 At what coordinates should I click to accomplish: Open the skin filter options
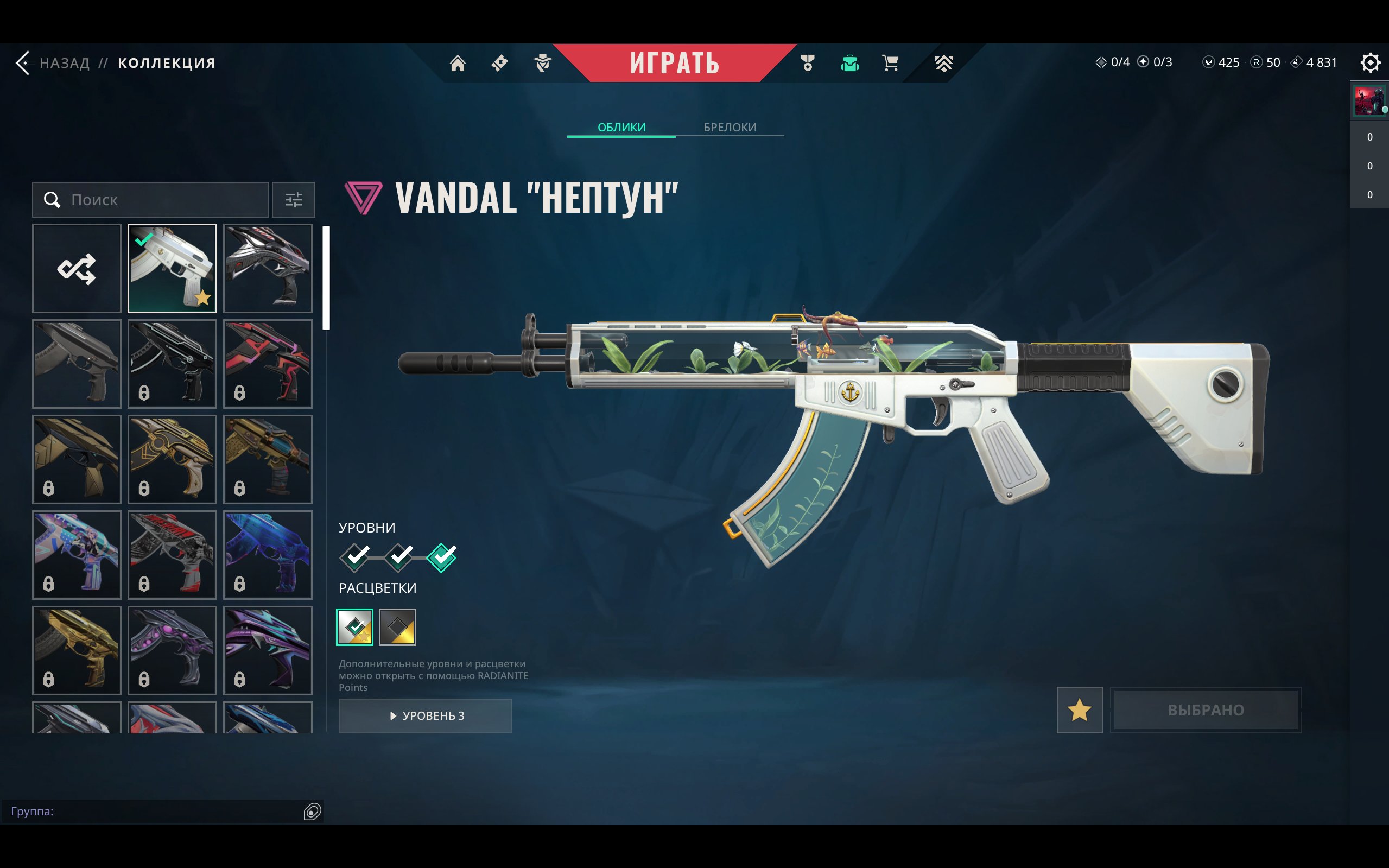pyautogui.click(x=293, y=200)
